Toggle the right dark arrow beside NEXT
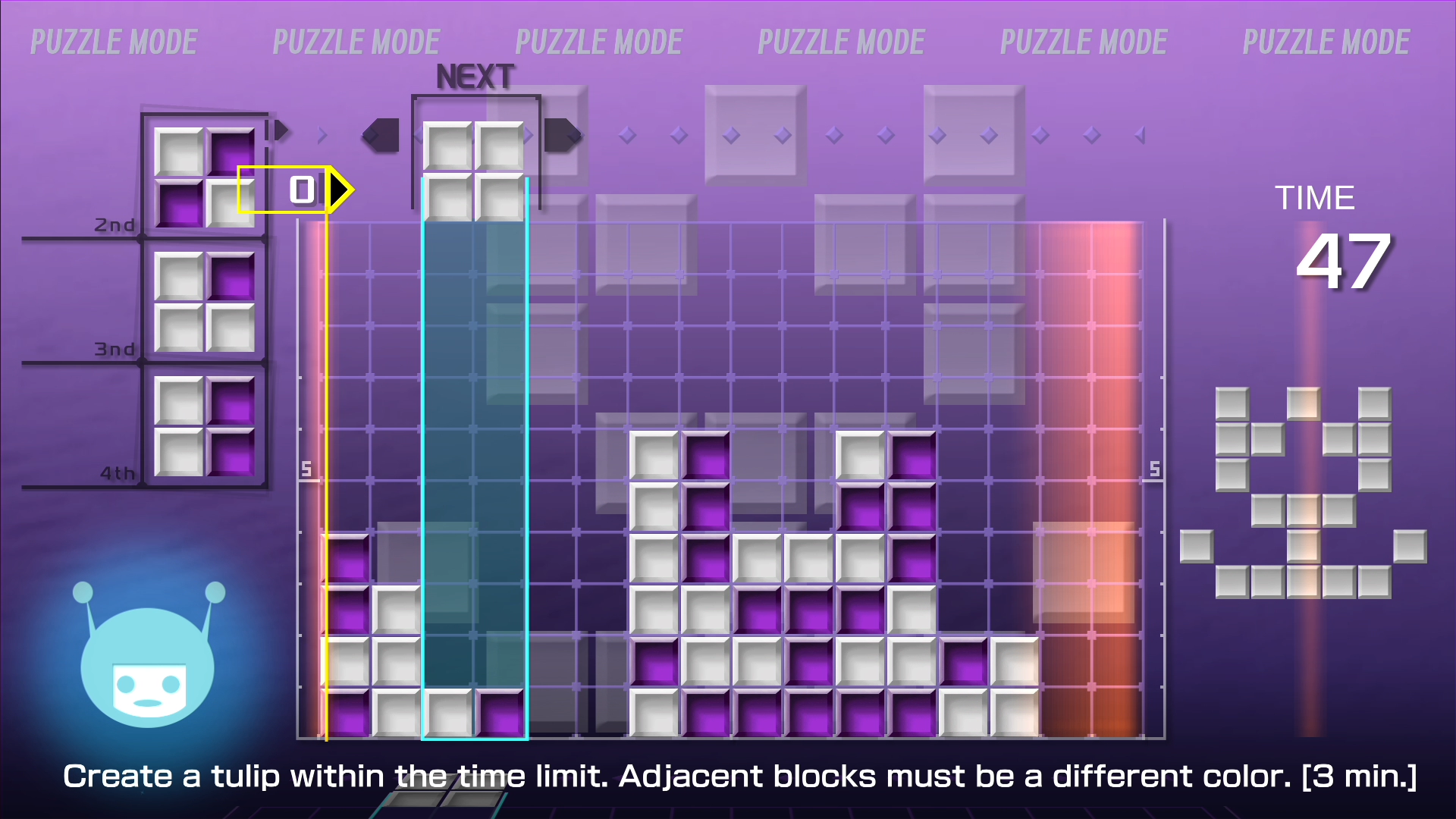Screen dimensions: 1456x819 coord(565,134)
